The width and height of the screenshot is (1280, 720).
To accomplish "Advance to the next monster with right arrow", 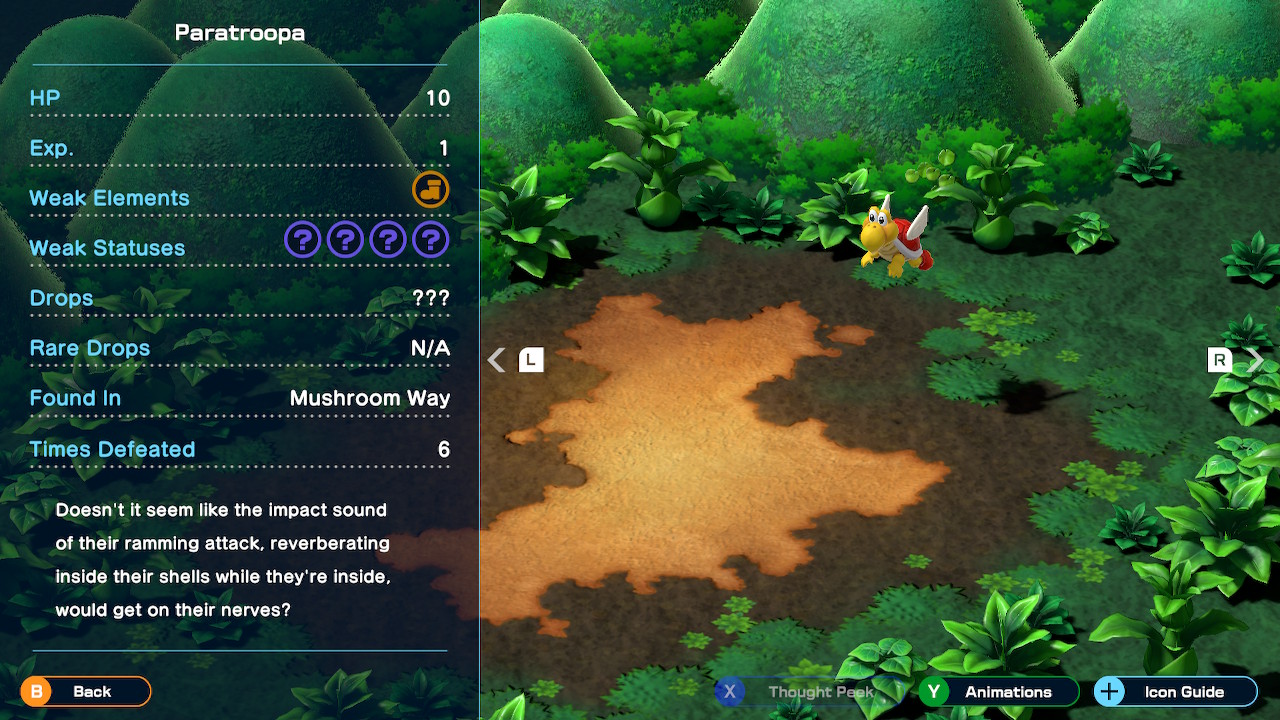I will pyautogui.click(x=1256, y=360).
